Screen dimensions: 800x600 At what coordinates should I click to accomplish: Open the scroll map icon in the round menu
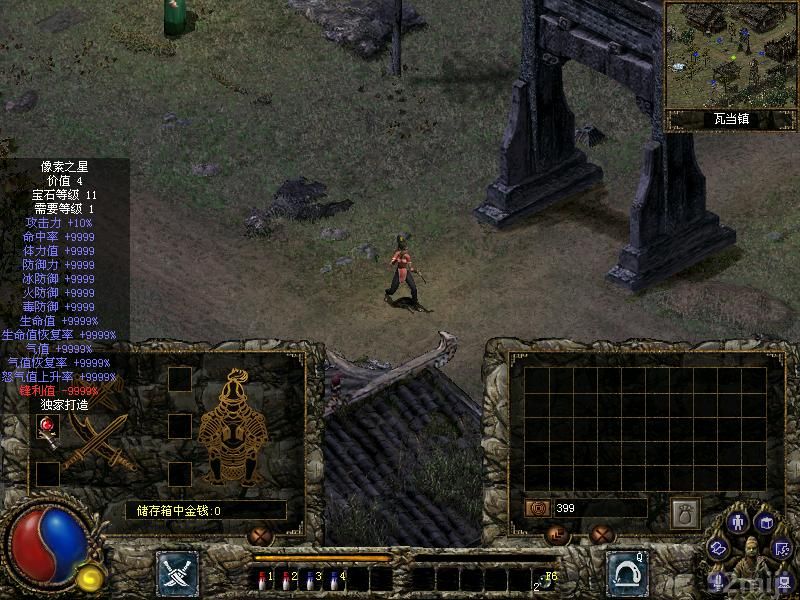coord(718,547)
